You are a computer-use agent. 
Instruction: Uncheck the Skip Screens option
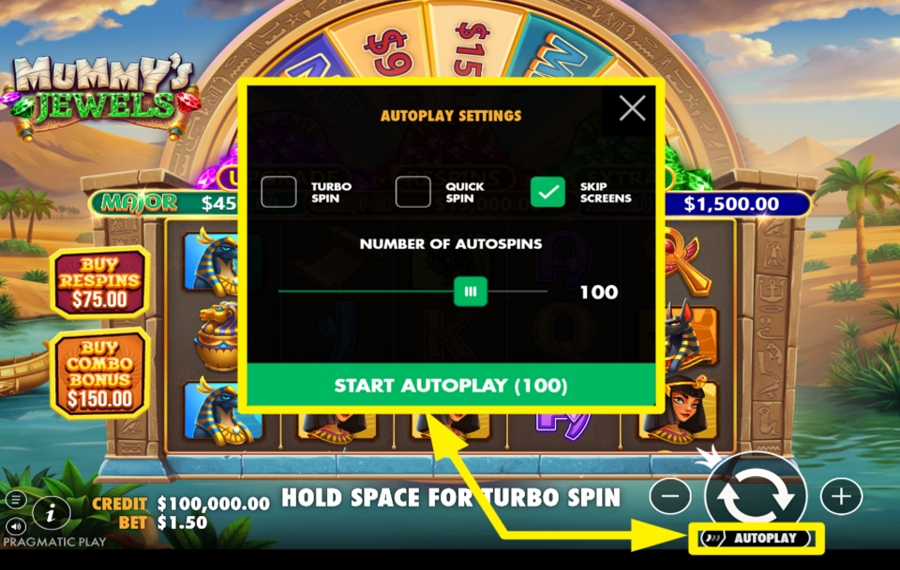pos(548,192)
